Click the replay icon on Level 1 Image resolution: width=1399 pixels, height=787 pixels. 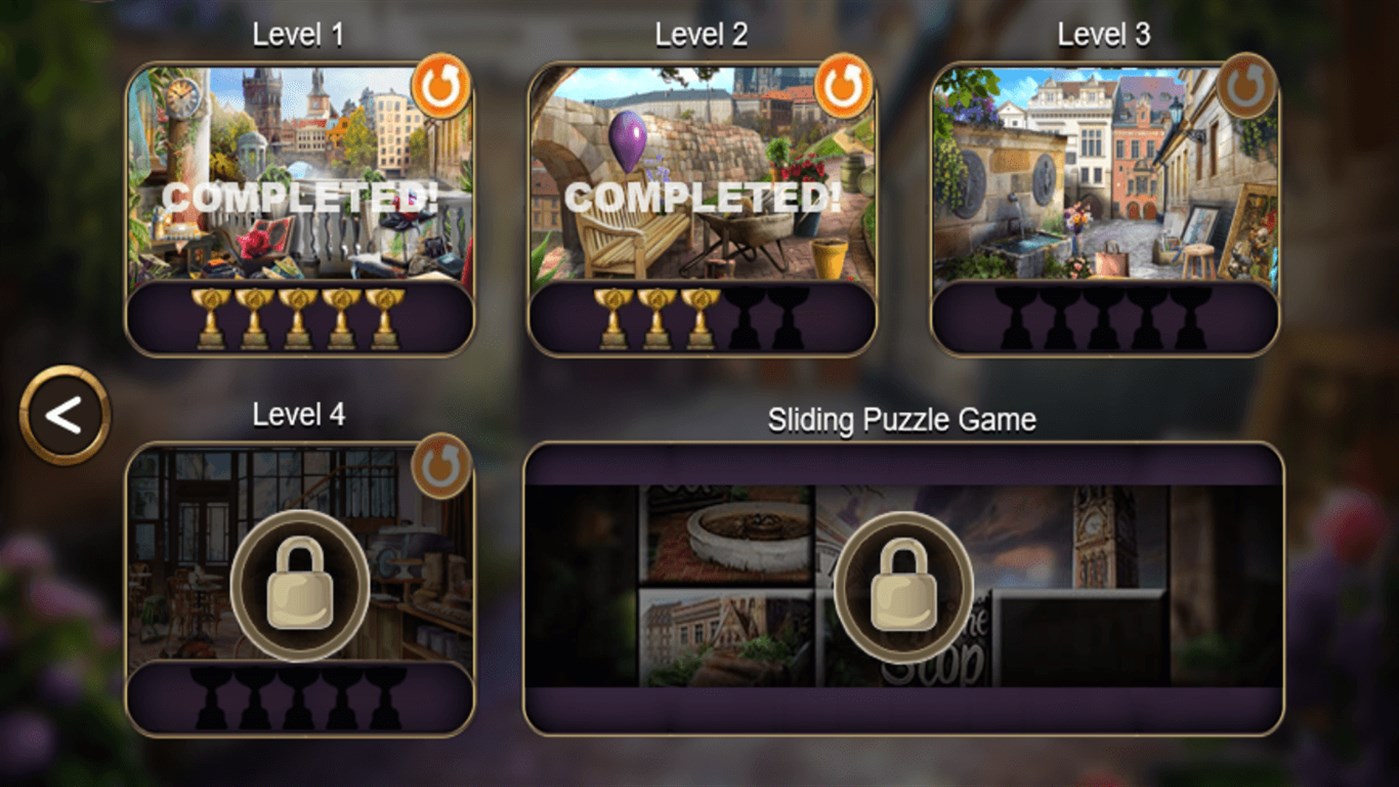[441, 86]
